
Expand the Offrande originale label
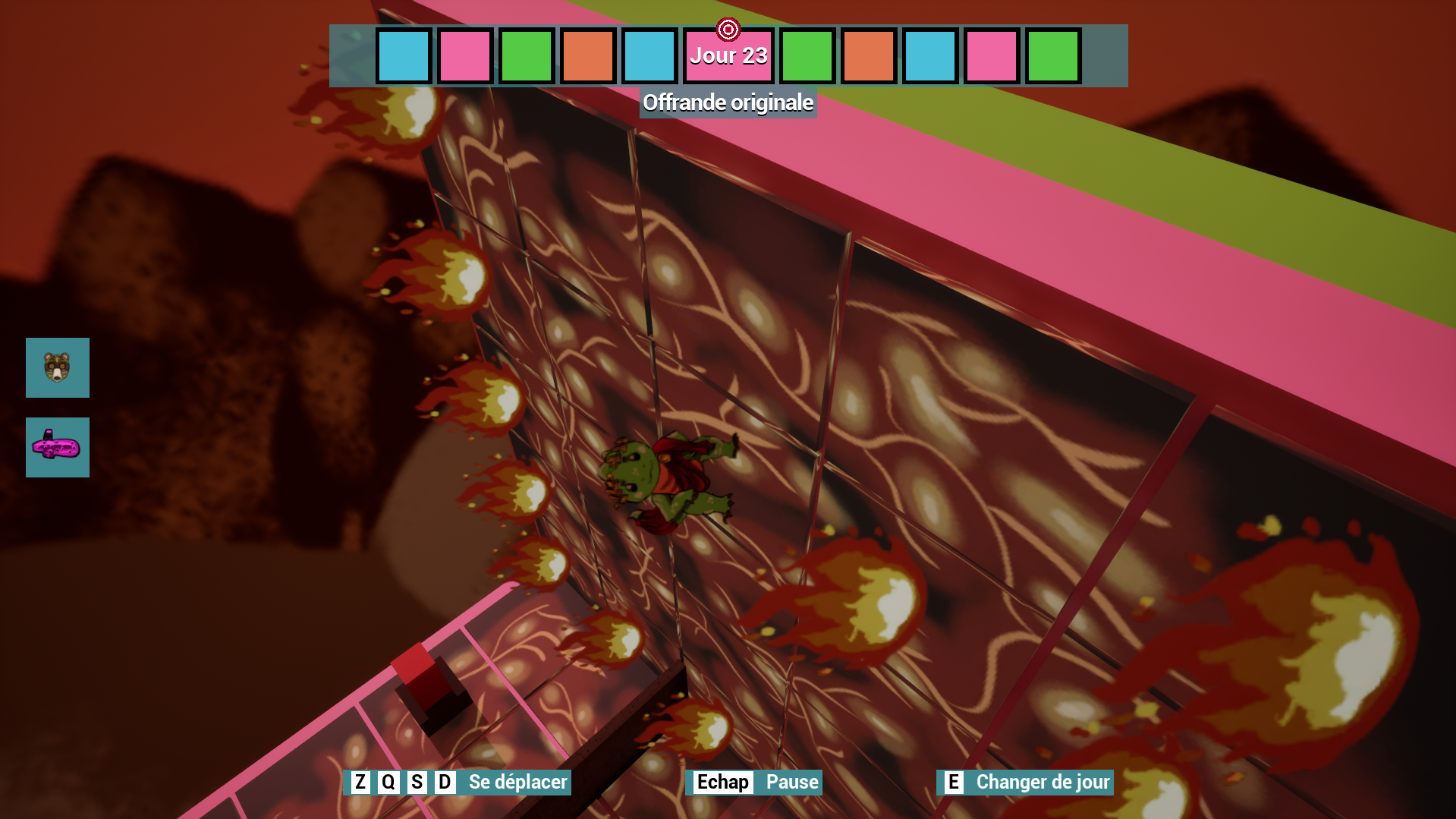(x=728, y=102)
